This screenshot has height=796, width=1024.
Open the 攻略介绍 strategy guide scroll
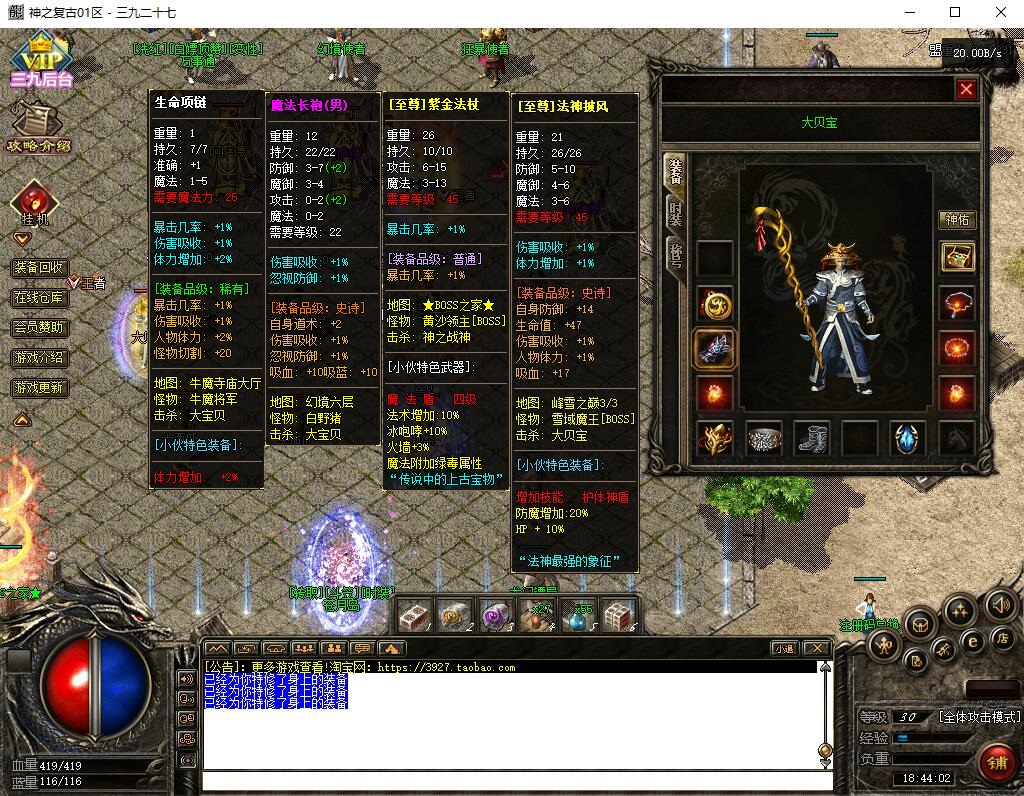pyautogui.click(x=36, y=128)
